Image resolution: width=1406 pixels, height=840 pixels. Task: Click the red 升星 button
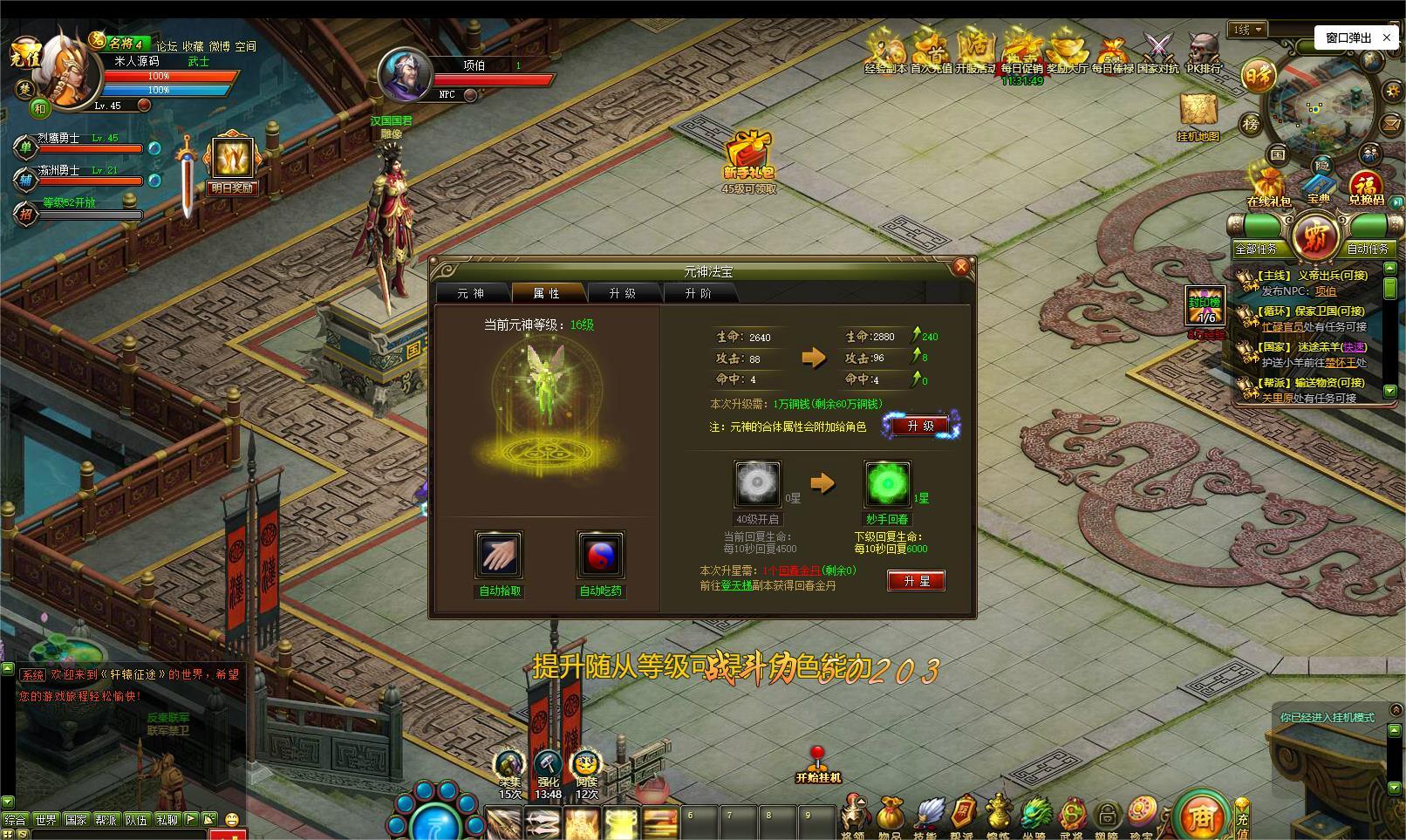coord(916,581)
